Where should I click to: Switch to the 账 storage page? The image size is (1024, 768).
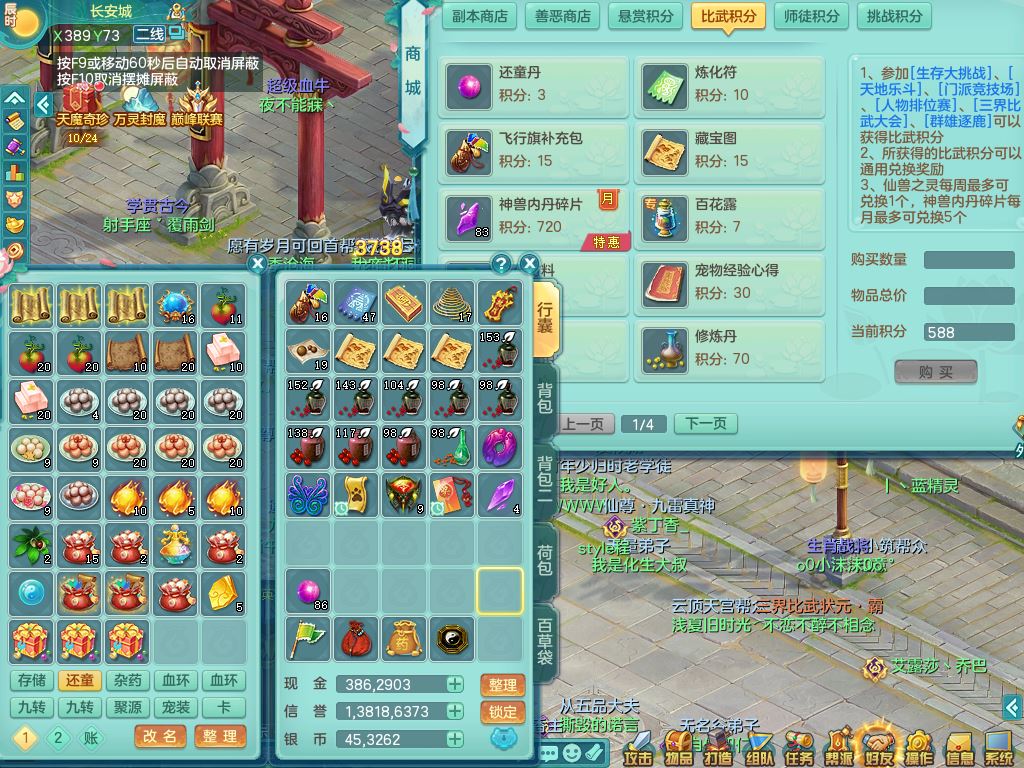pyautogui.click(x=91, y=738)
